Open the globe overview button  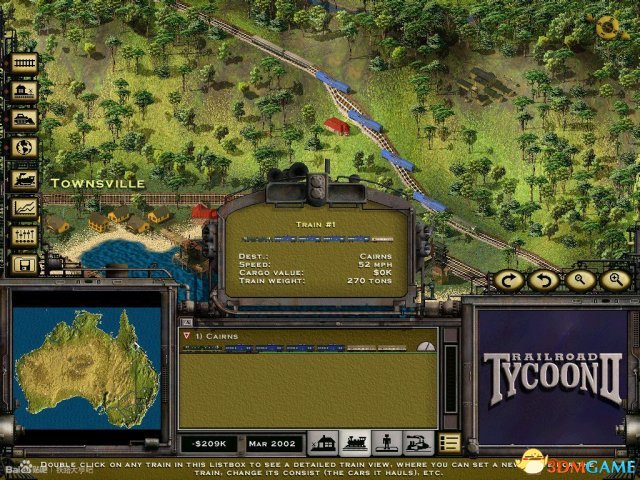pos(23,148)
